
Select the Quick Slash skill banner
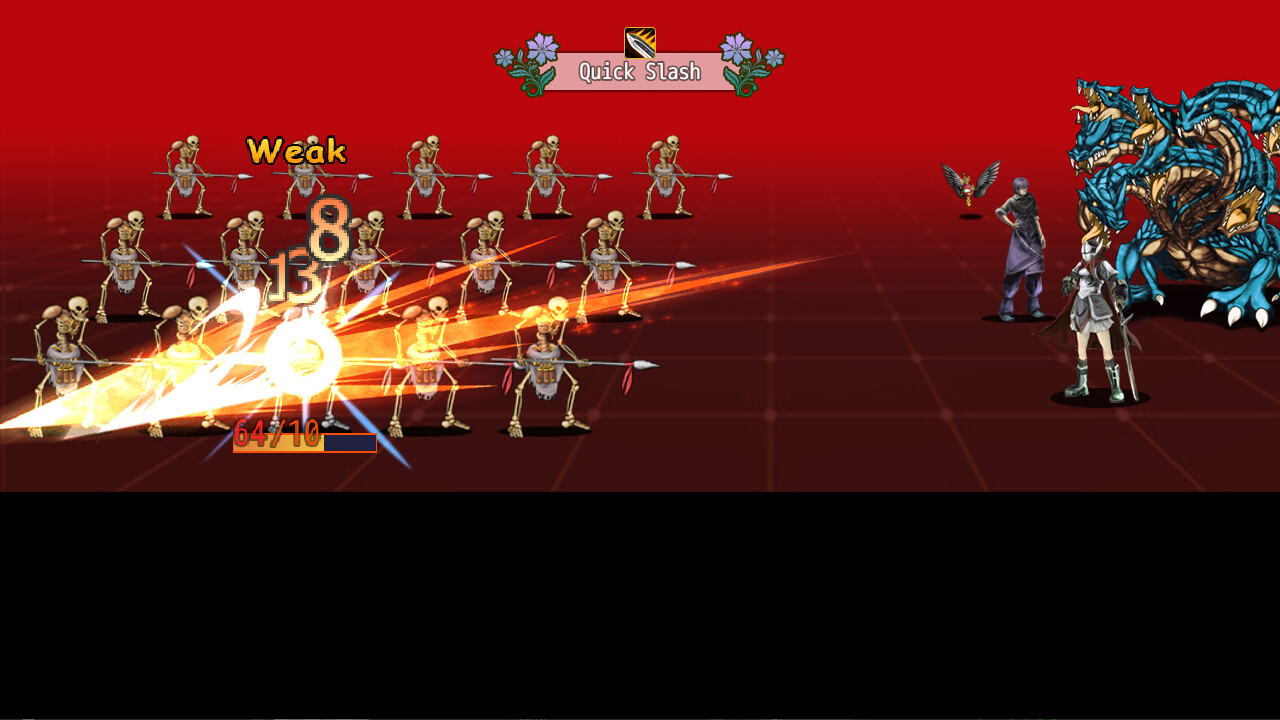[x=641, y=72]
